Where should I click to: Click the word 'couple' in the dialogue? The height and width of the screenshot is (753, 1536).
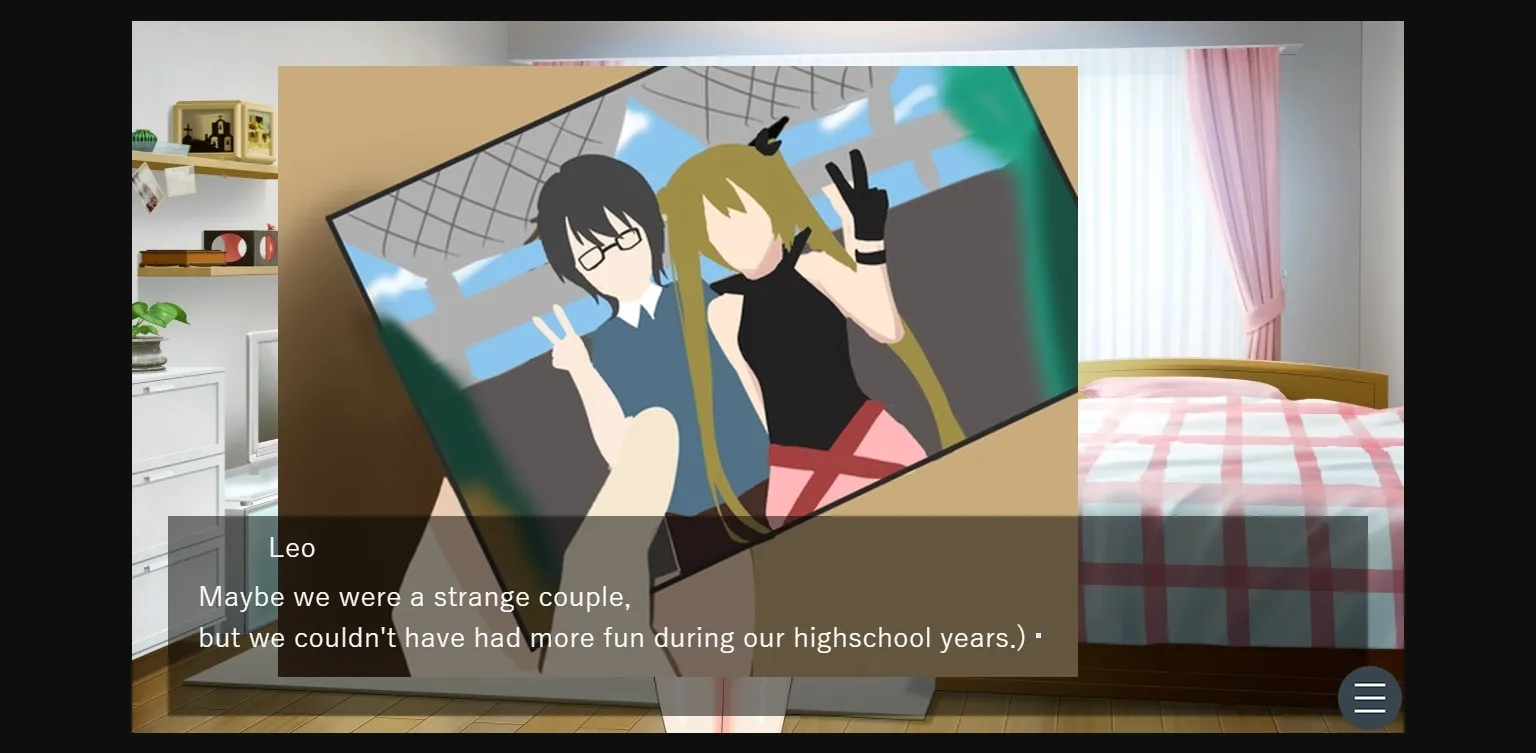580,596
